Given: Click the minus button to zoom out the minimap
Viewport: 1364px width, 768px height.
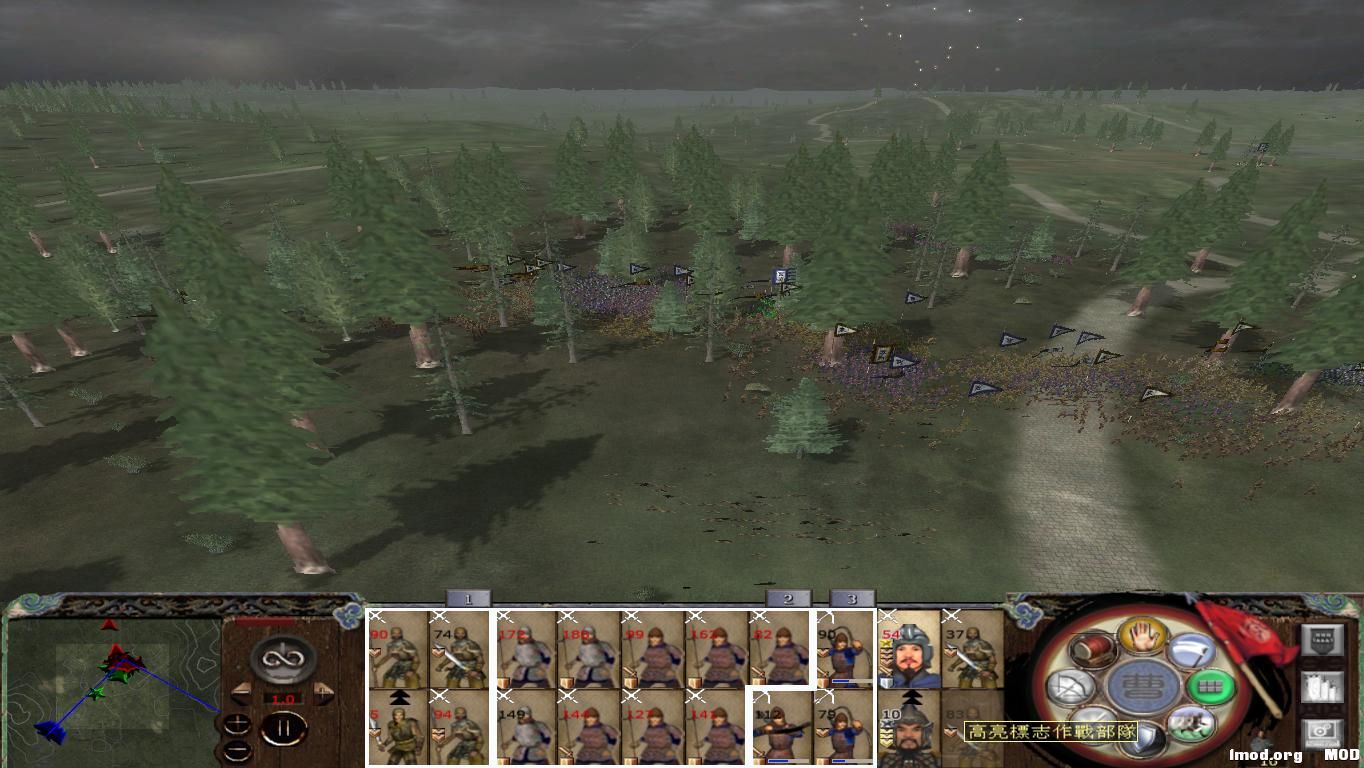Looking at the screenshot, I should point(238,750).
